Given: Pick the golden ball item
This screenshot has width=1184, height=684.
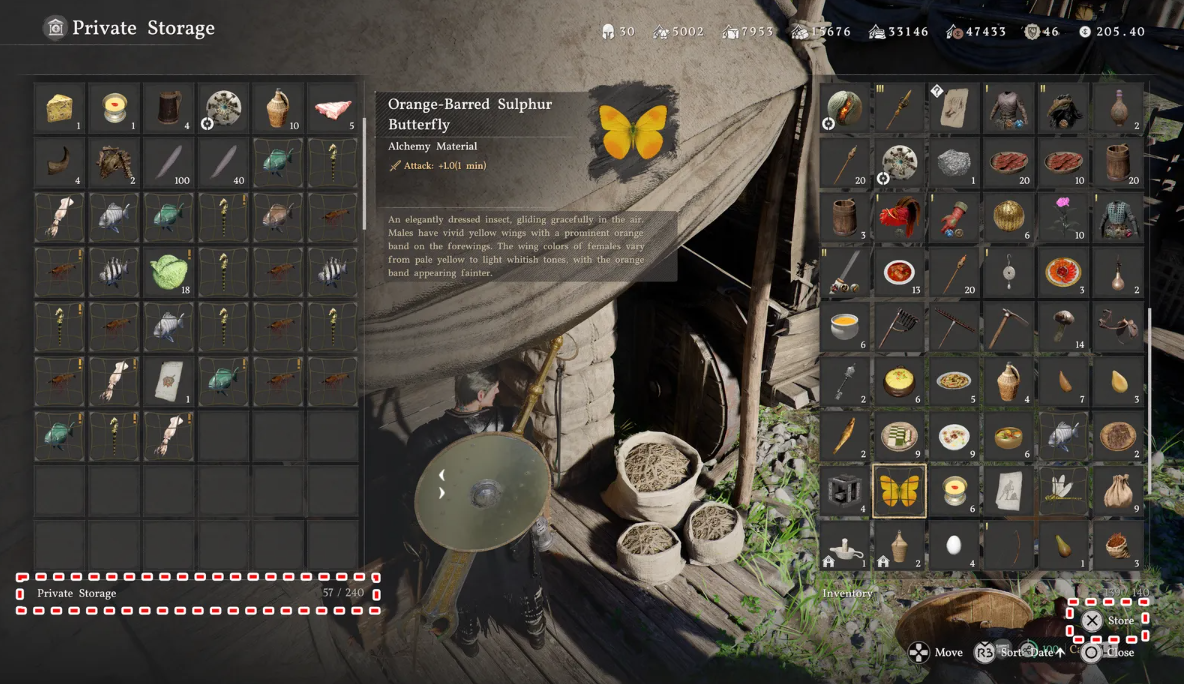Looking at the screenshot, I should pos(1008,217).
